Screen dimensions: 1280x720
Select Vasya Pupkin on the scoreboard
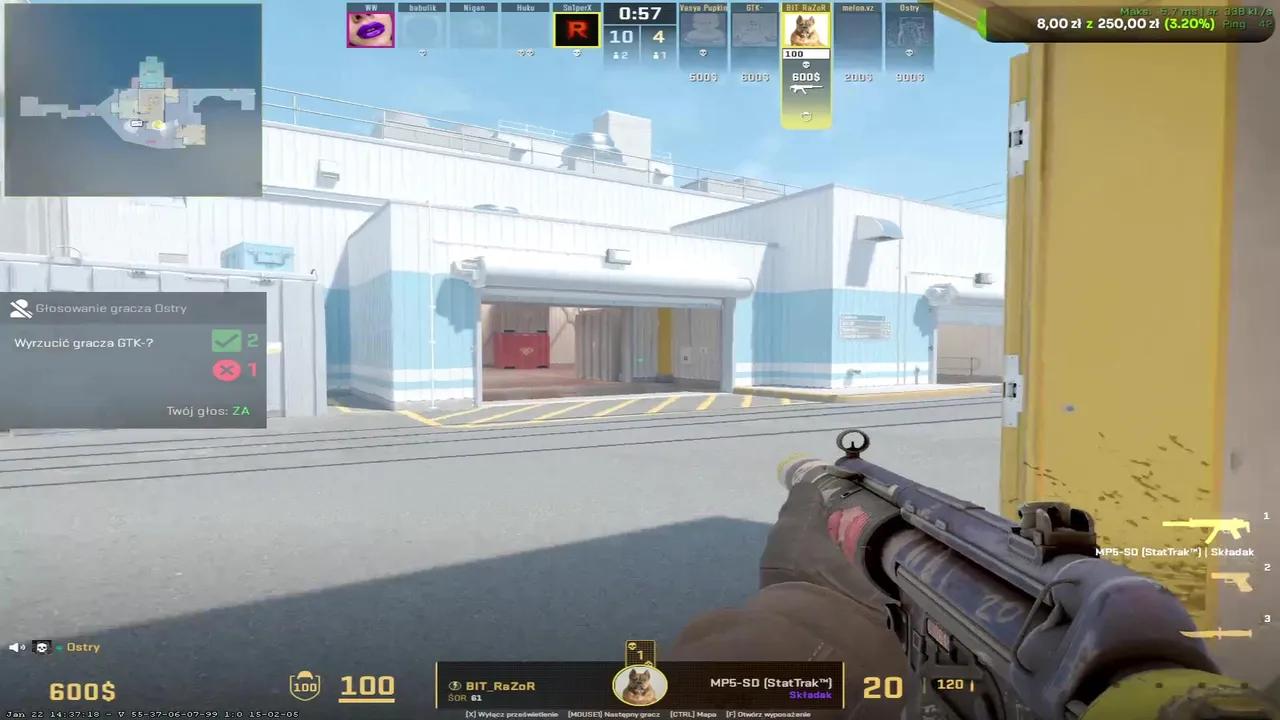[702, 30]
